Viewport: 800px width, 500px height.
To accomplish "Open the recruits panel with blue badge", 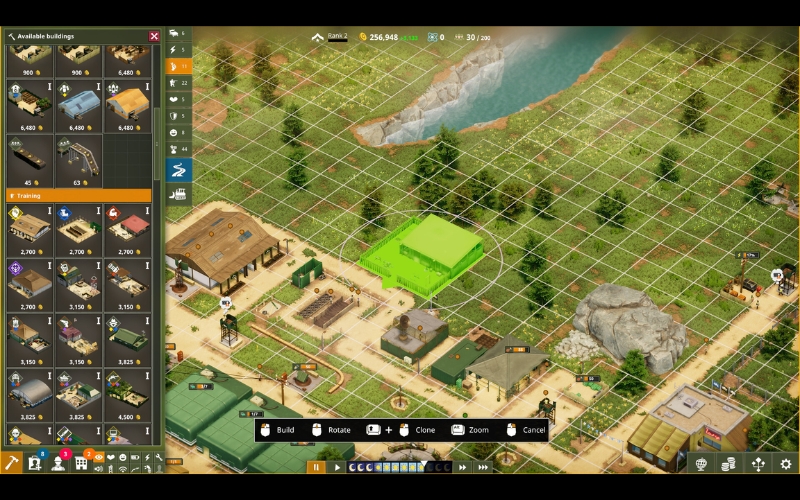I will click(x=36, y=463).
